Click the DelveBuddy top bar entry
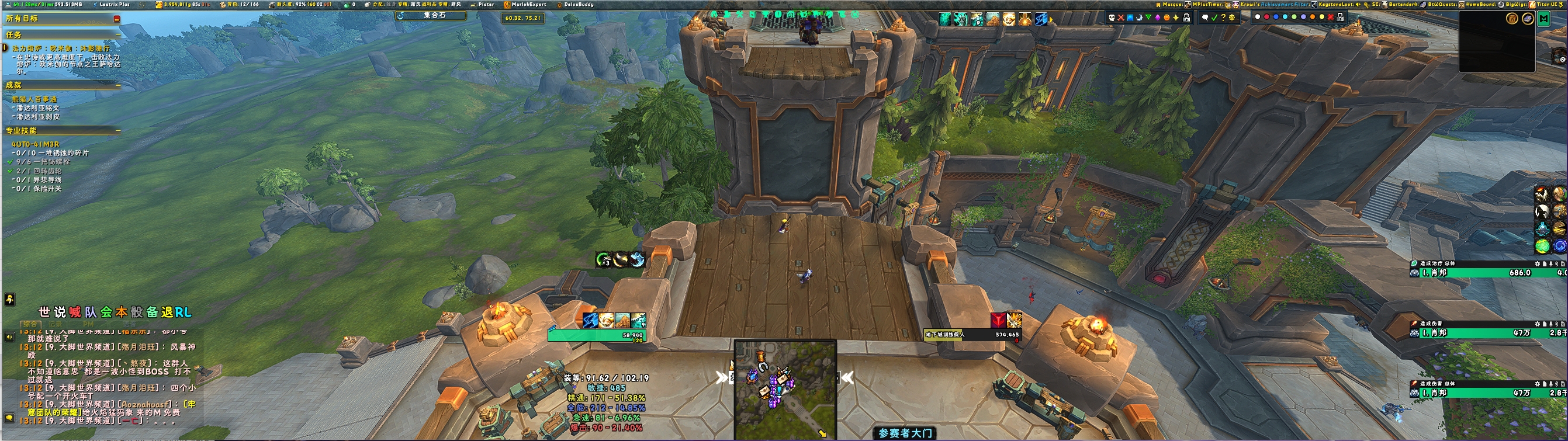Viewport: 1568px width, 441px height. (x=577, y=4)
